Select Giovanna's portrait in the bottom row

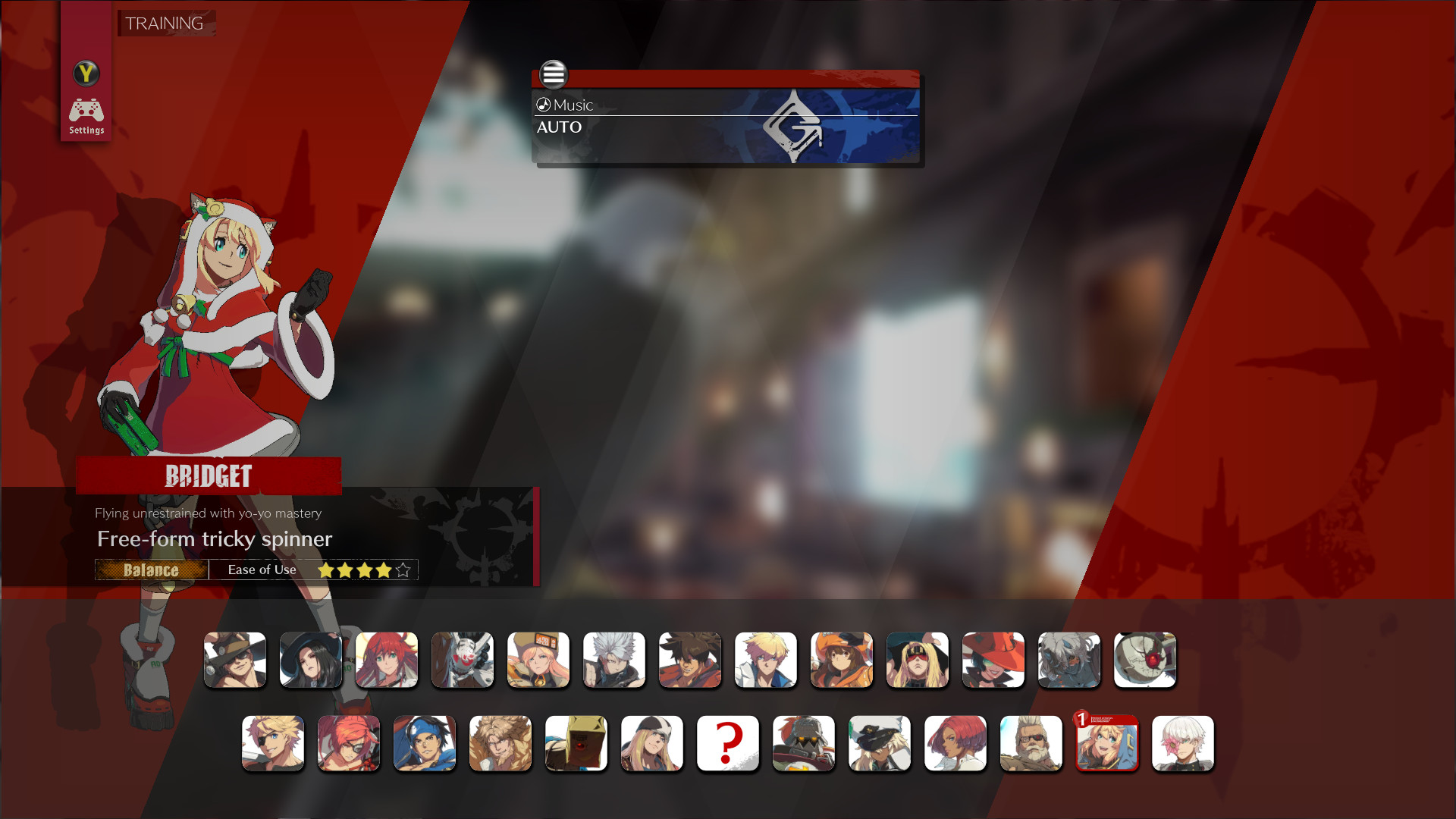tap(955, 743)
